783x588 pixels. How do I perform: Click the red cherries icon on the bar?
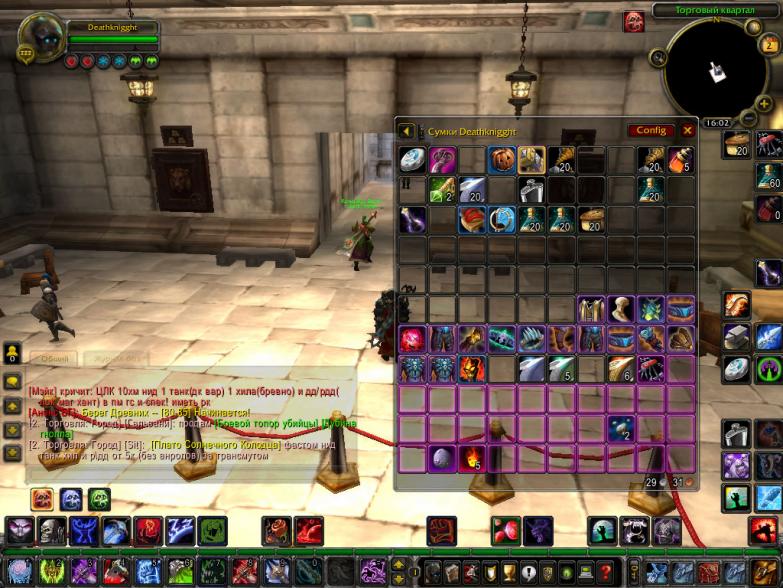click(x=505, y=531)
